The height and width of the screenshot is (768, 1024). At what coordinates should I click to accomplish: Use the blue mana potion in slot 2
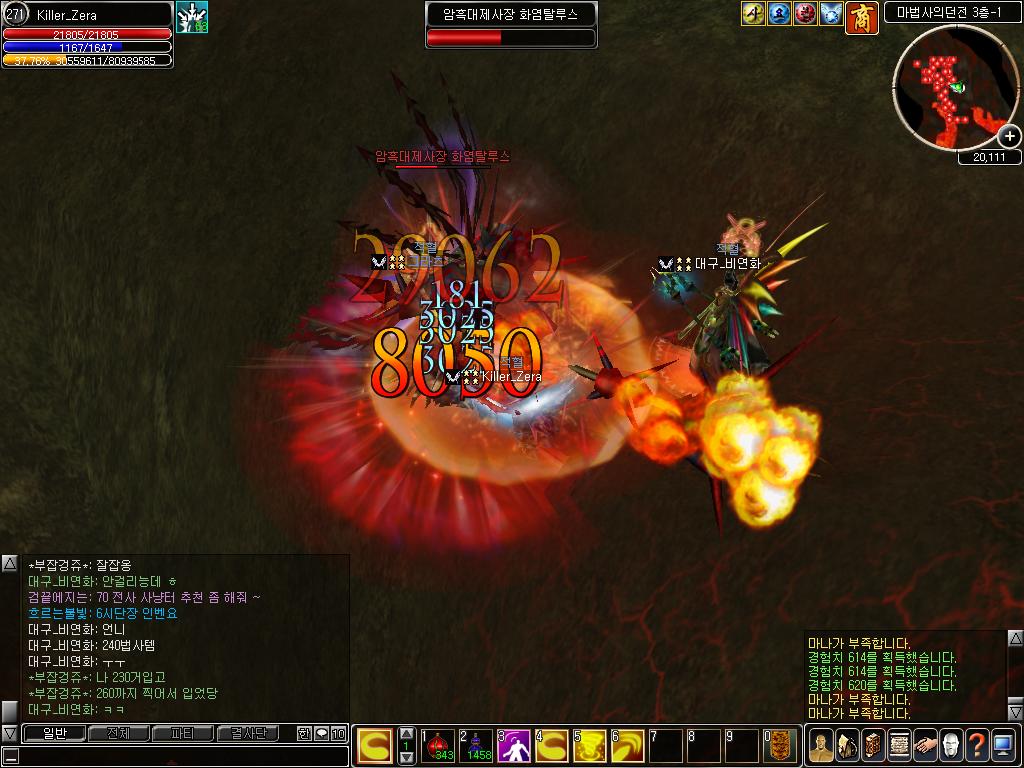click(476, 745)
